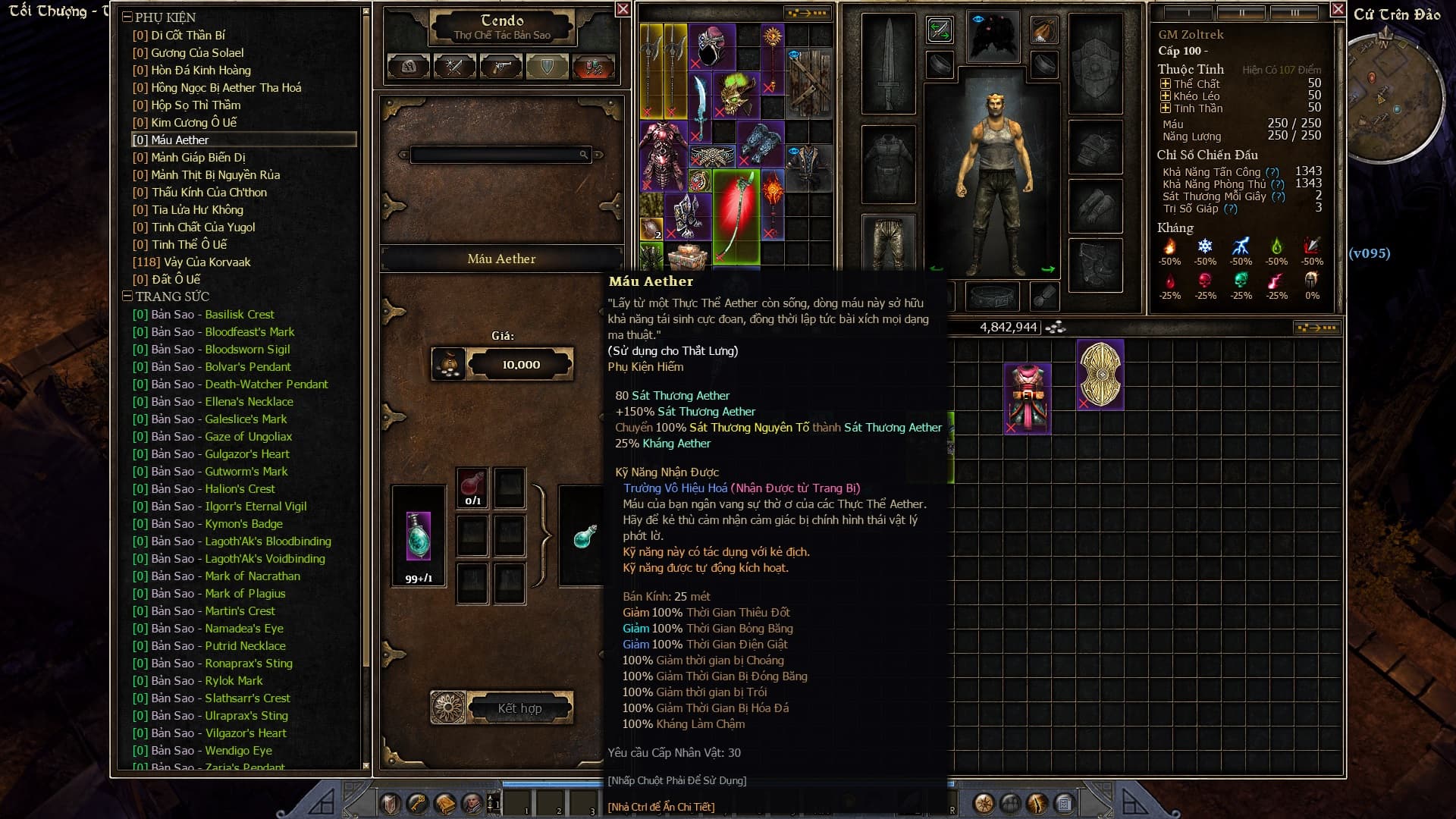Screen dimensions: 1456x819
Task: Select the golden shield in the stash
Action: pyautogui.click(x=1100, y=374)
